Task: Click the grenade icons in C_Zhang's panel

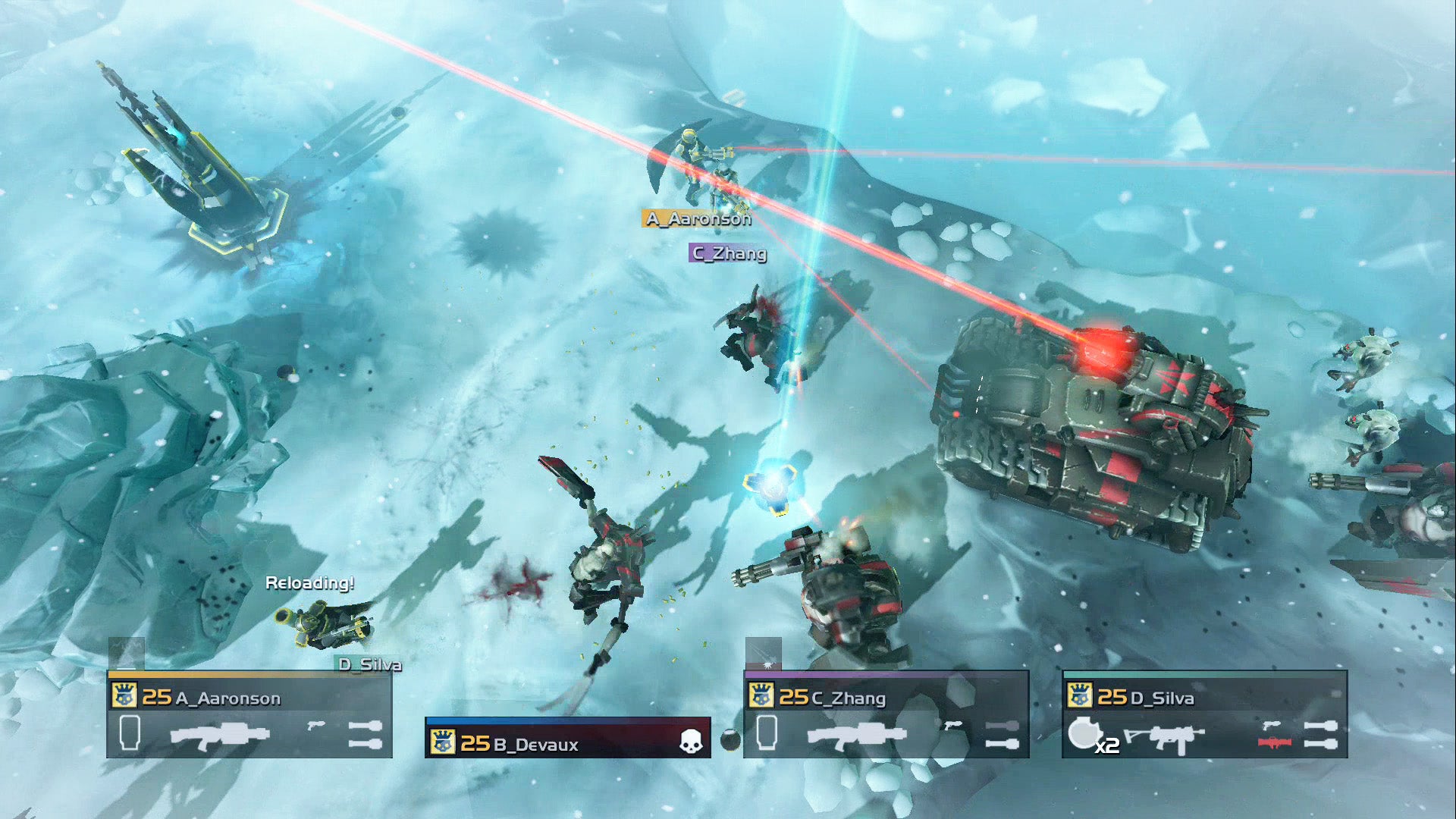Action: pyautogui.click(x=1001, y=735)
